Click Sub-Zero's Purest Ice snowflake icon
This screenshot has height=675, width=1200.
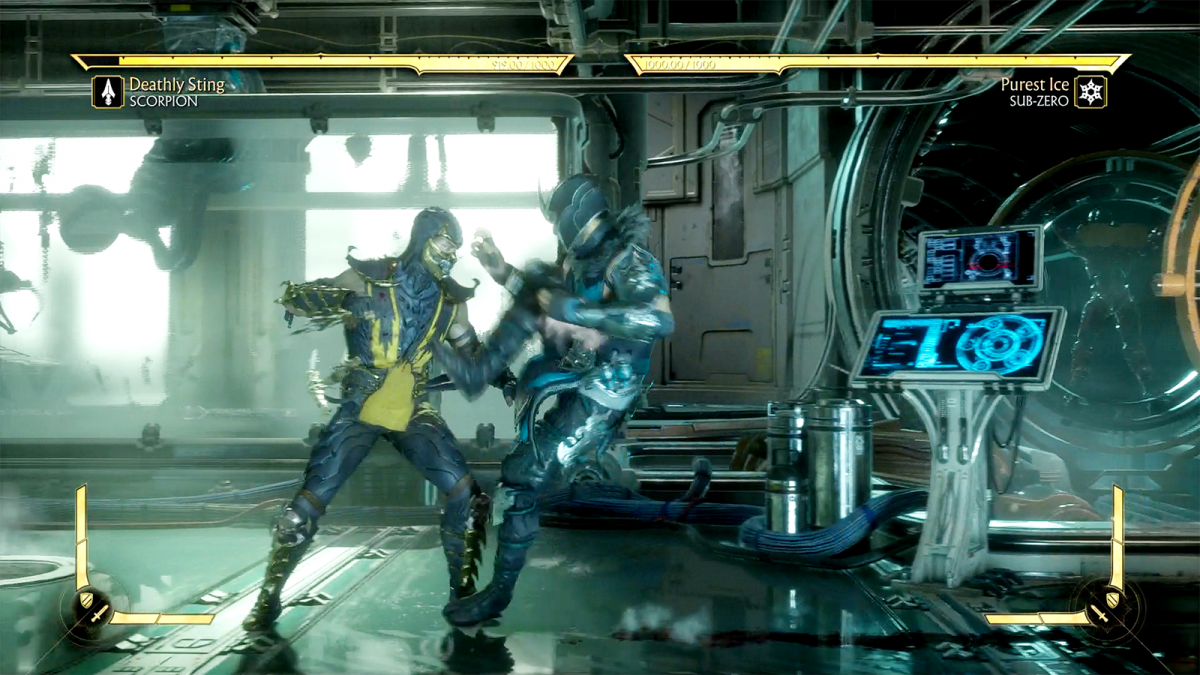point(1091,92)
